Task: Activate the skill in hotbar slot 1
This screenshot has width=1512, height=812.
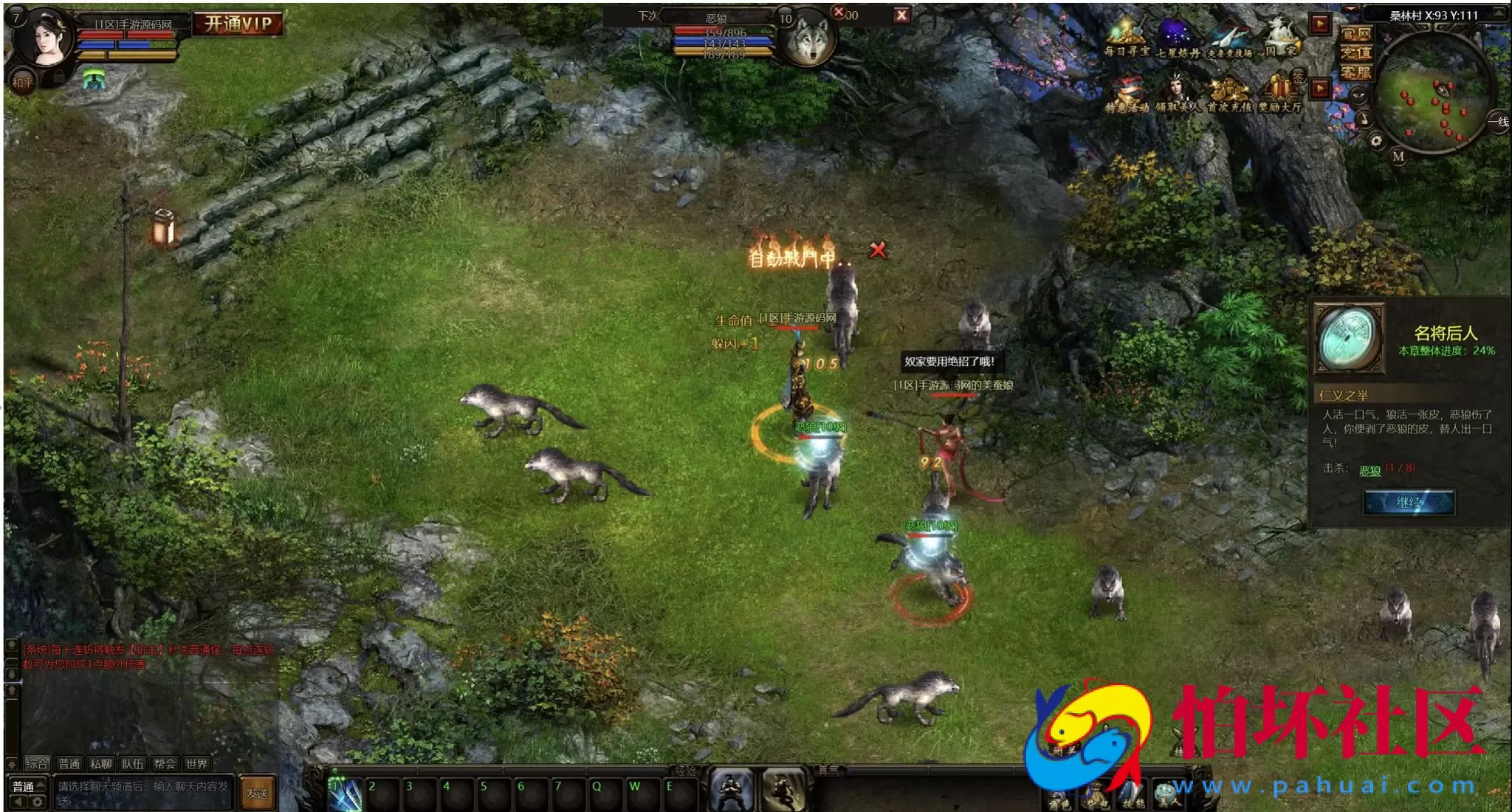Action: (x=346, y=795)
